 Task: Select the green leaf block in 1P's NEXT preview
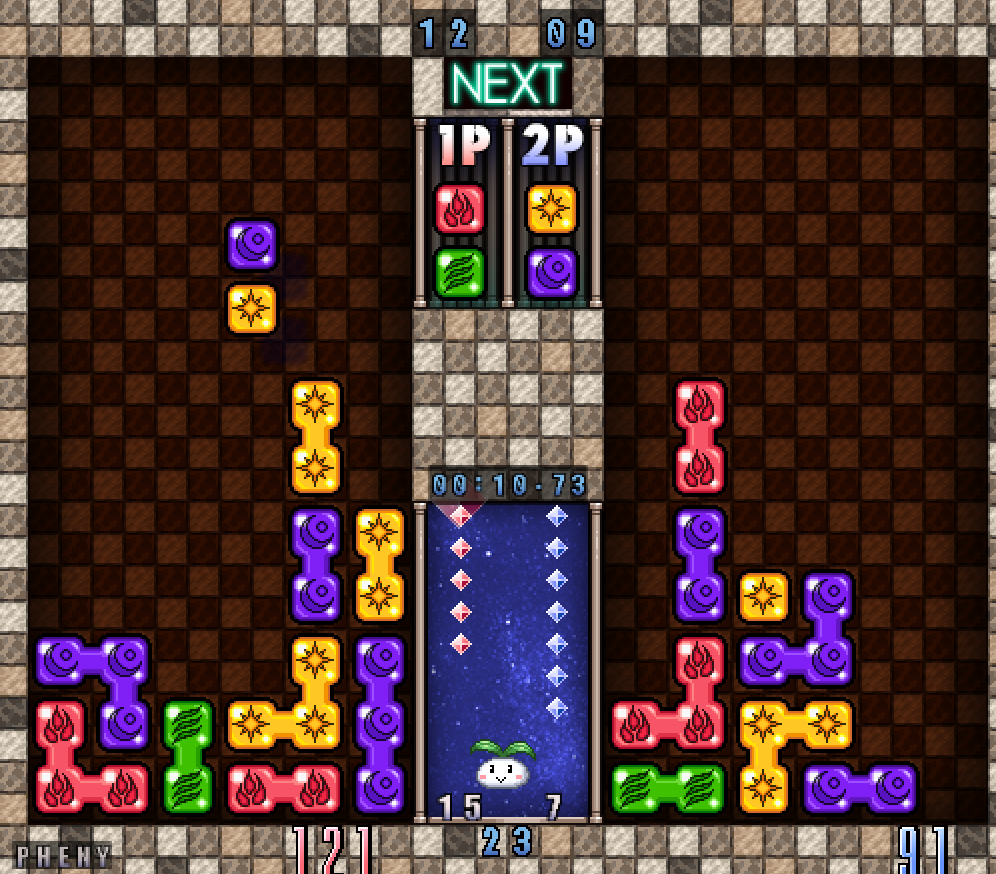coord(460,272)
